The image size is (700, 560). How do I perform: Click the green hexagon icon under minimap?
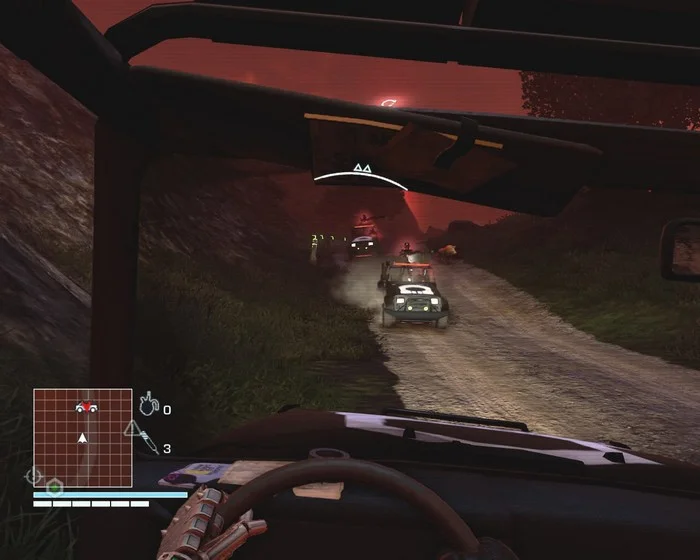[55, 486]
